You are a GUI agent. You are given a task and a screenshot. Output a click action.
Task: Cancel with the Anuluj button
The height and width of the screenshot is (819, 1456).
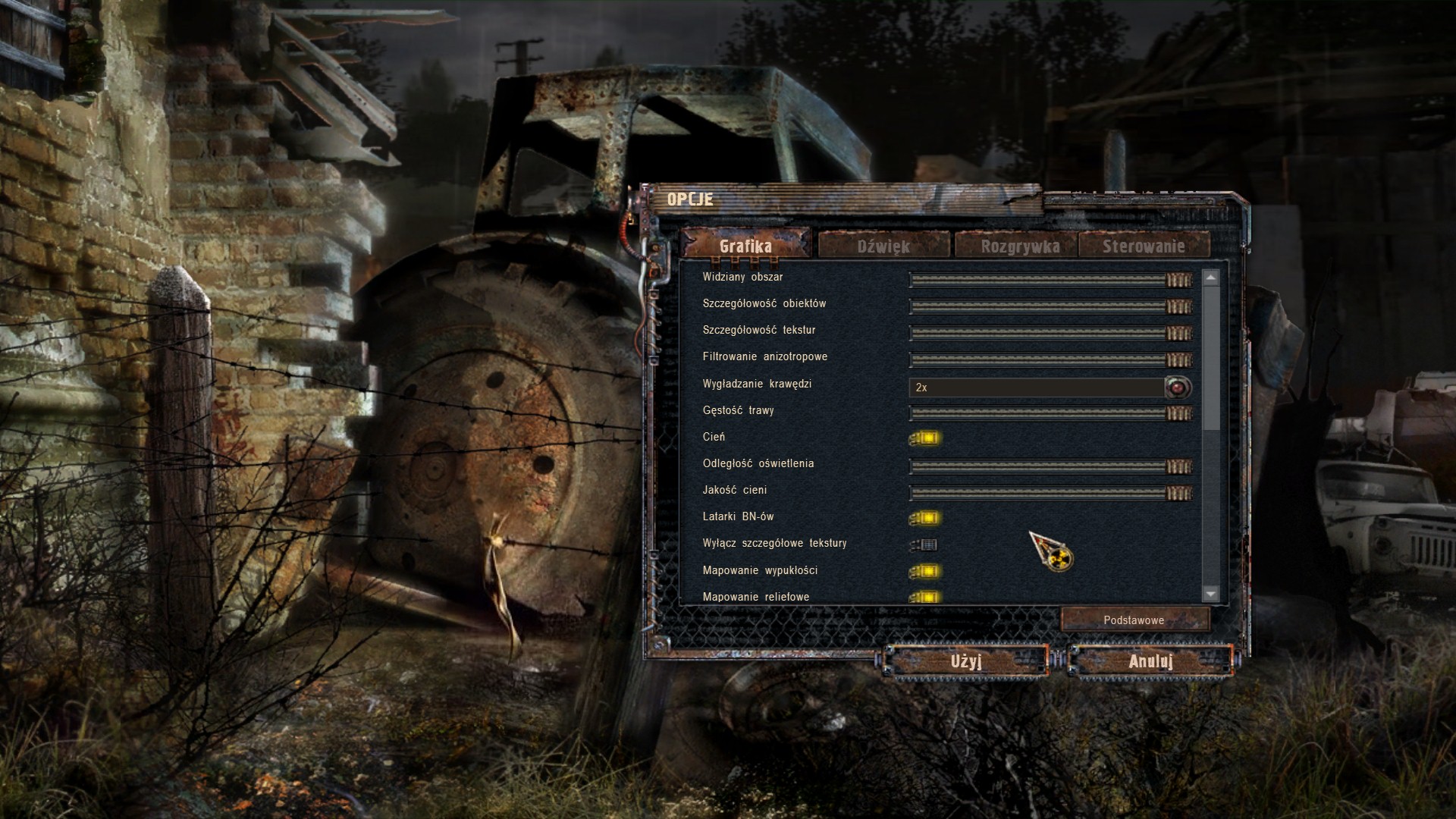click(x=1150, y=661)
